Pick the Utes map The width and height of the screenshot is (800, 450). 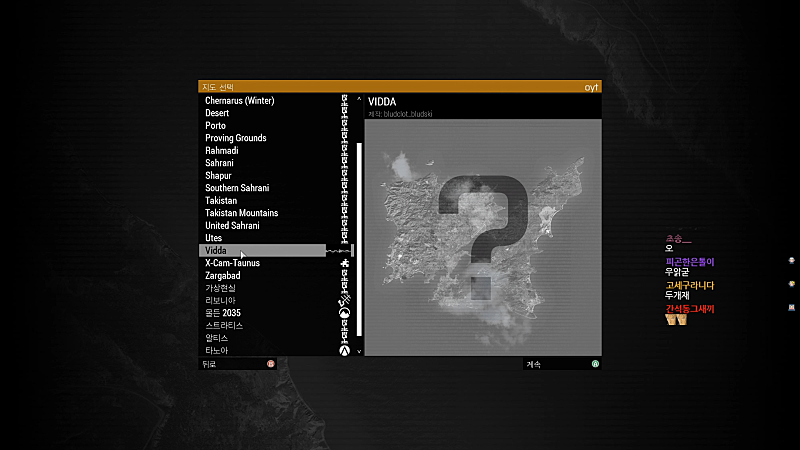(214, 238)
